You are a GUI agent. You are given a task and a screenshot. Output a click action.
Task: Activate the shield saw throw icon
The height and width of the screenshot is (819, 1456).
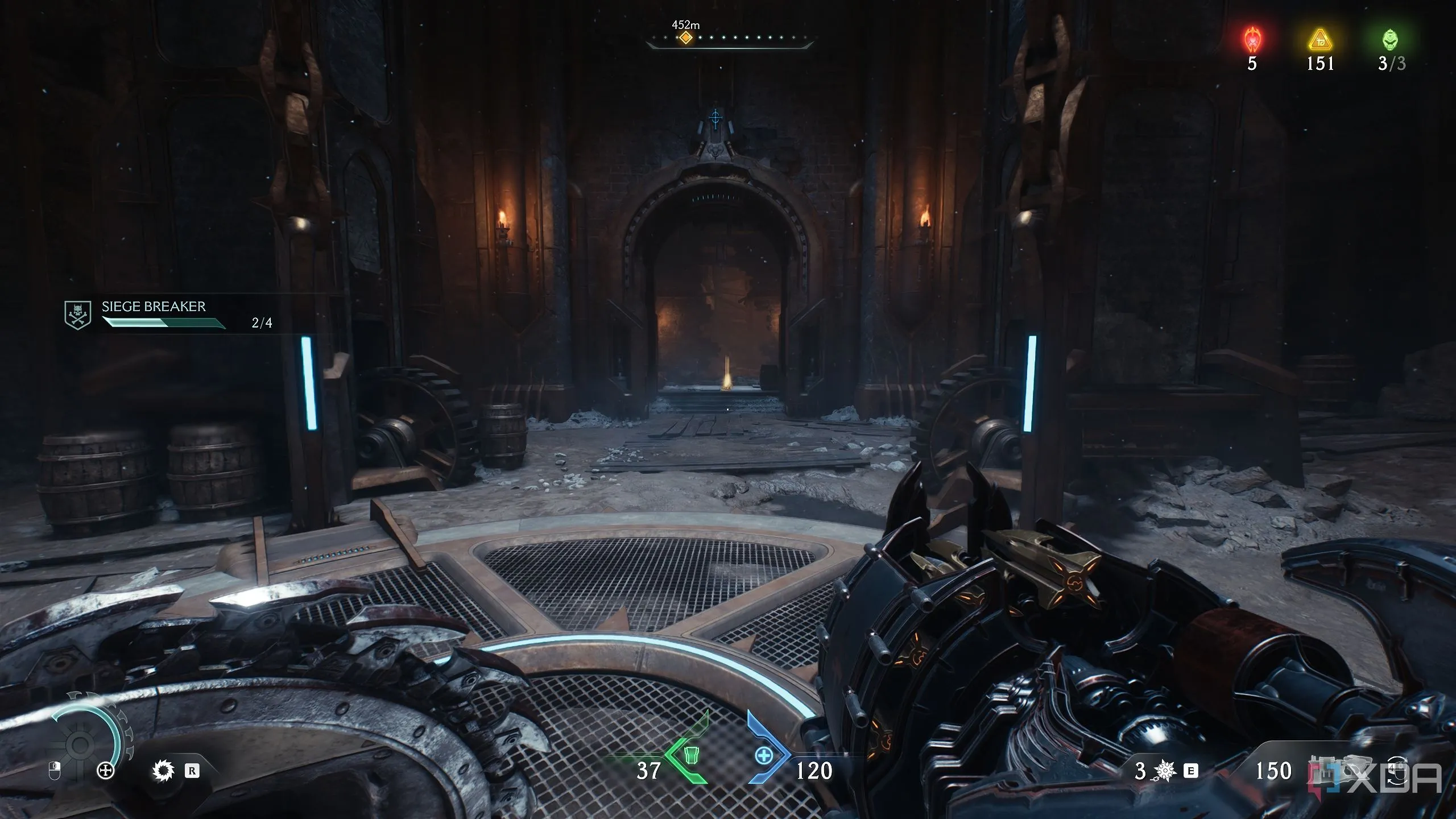163,771
